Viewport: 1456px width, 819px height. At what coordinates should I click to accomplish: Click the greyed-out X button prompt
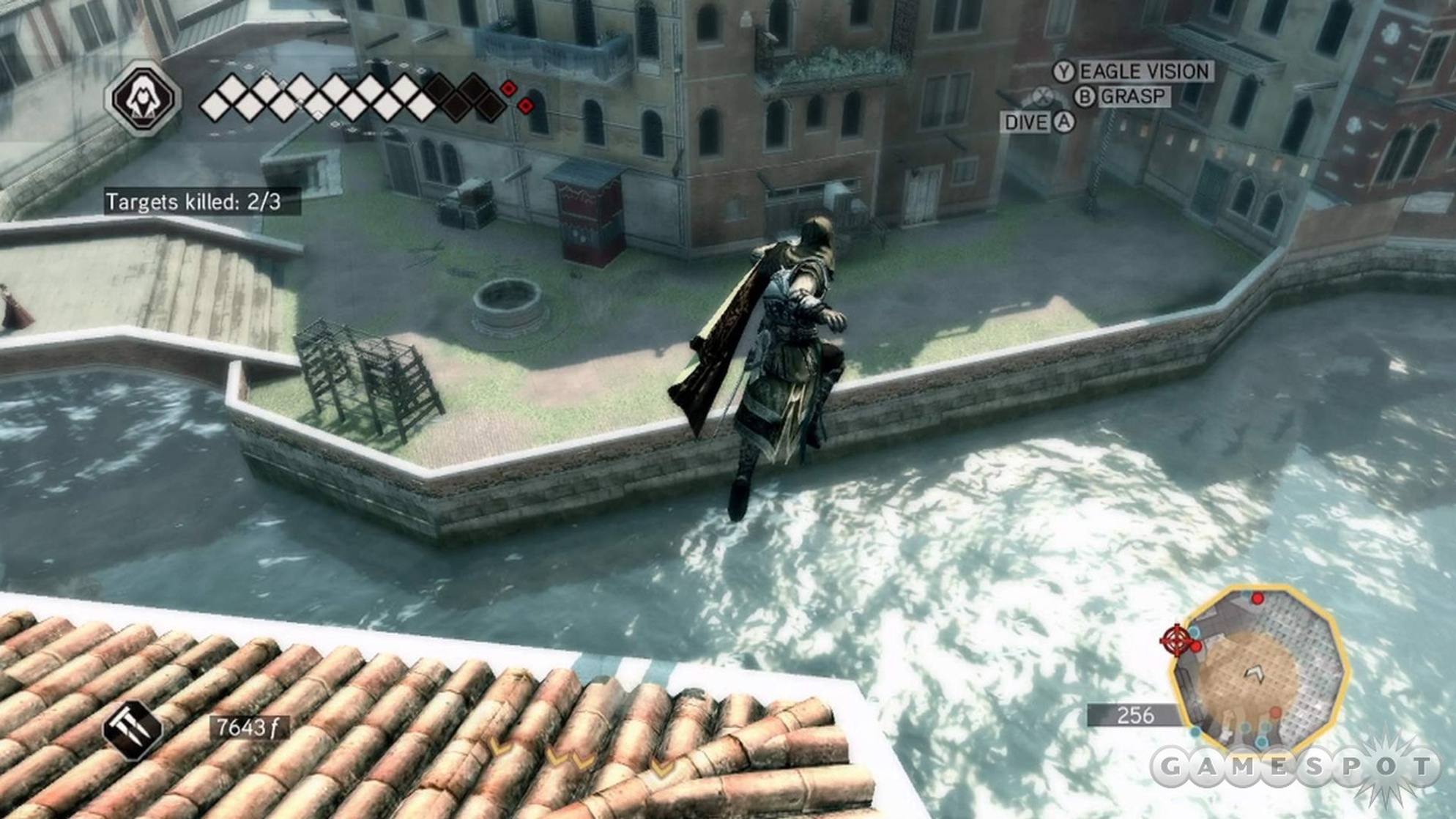click(x=1041, y=96)
